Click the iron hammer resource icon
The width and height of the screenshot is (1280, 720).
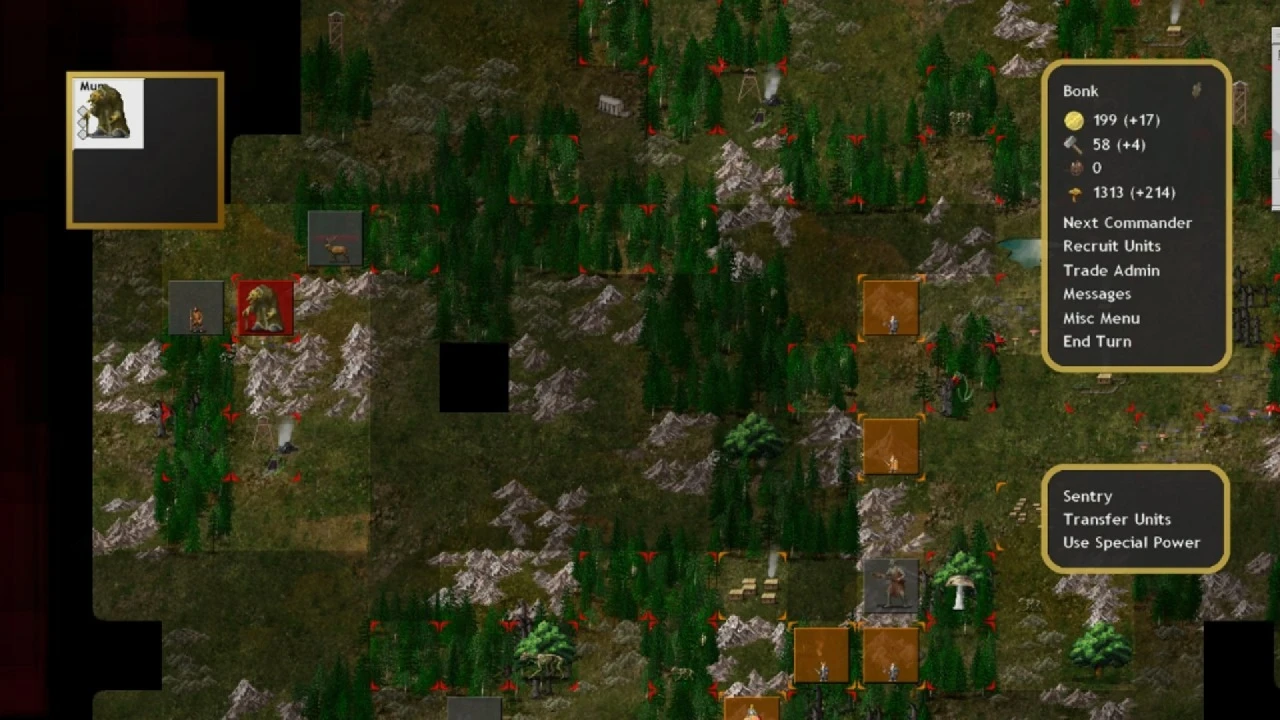pyautogui.click(x=1072, y=144)
